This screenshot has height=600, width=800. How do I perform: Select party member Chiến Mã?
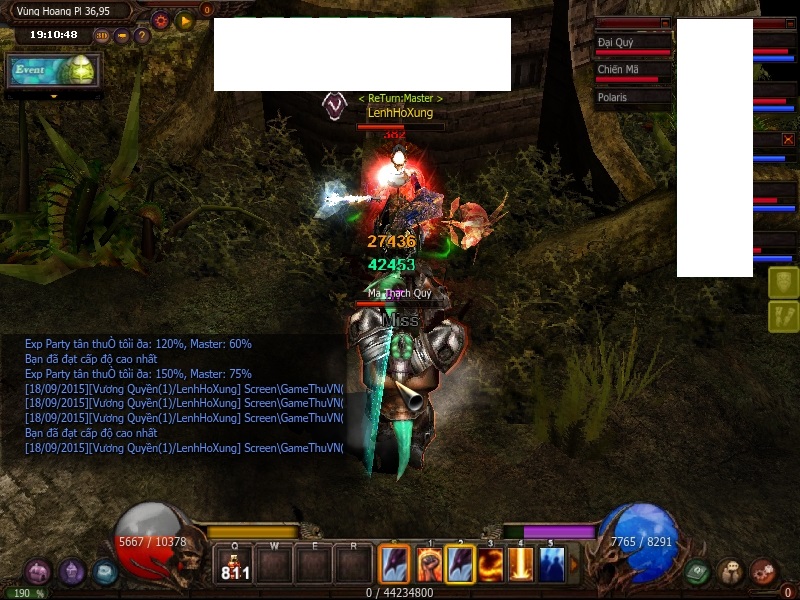[632, 72]
